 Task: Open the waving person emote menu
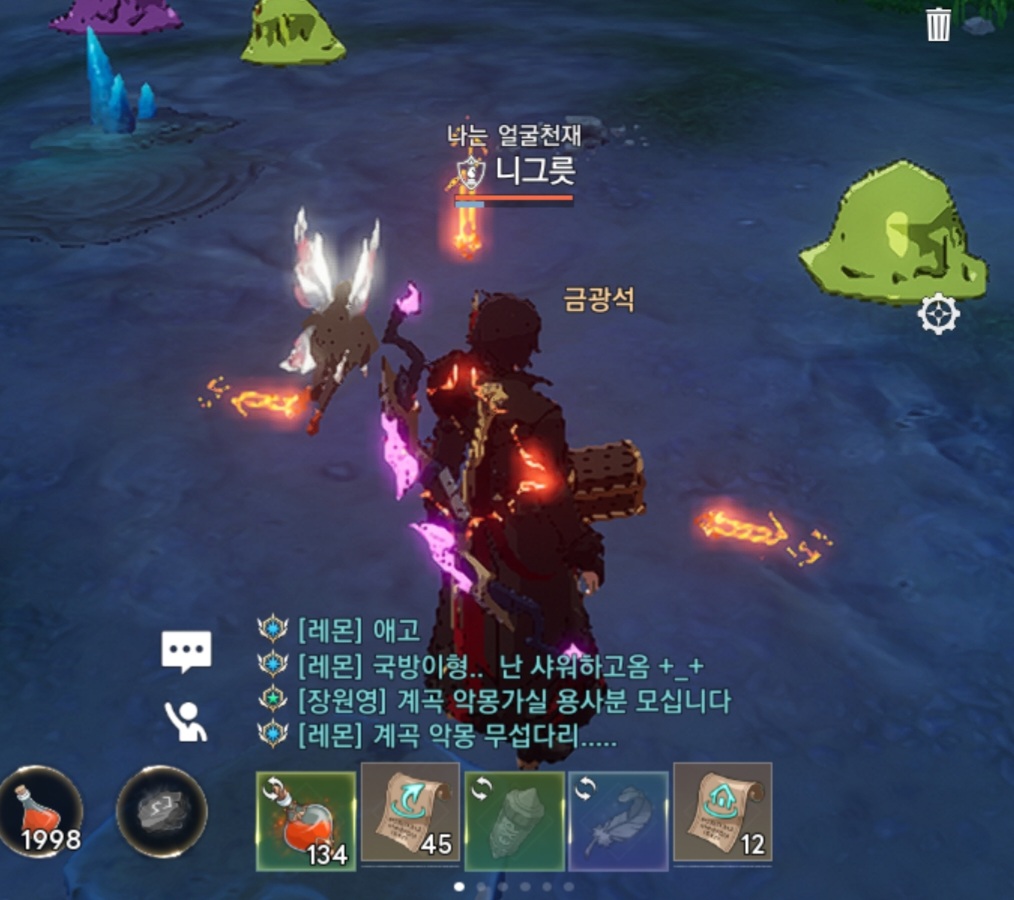(x=187, y=720)
